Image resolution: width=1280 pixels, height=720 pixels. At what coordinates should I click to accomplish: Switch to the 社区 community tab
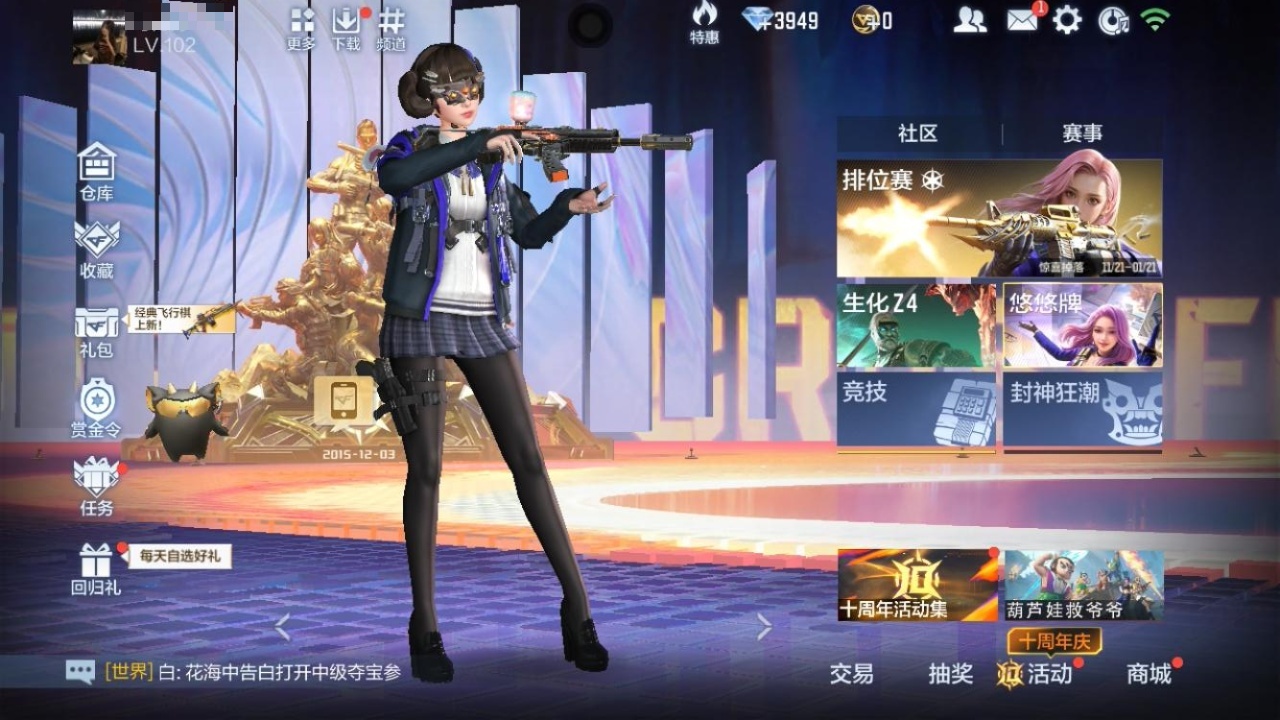tap(918, 134)
